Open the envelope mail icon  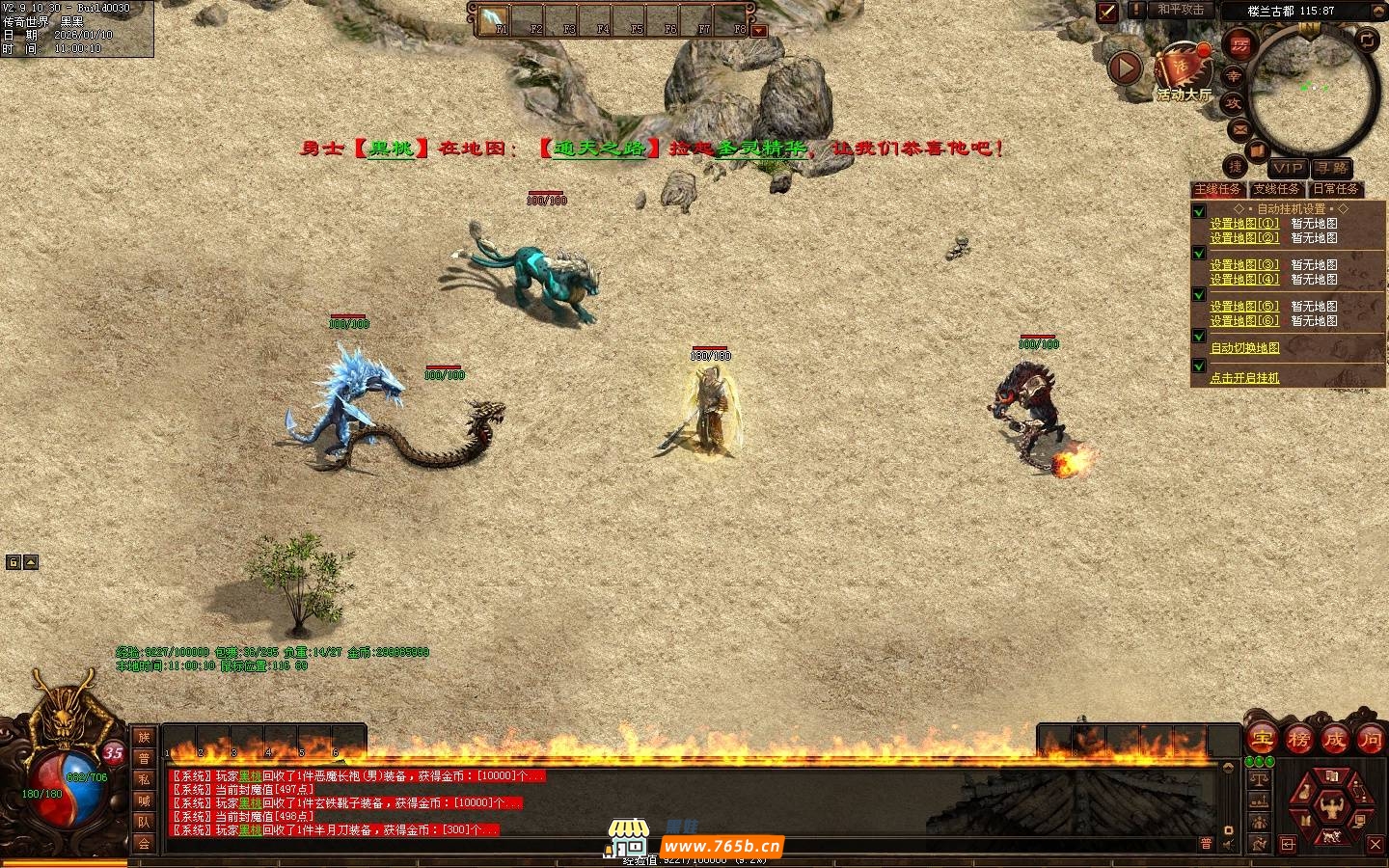click(x=1240, y=129)
